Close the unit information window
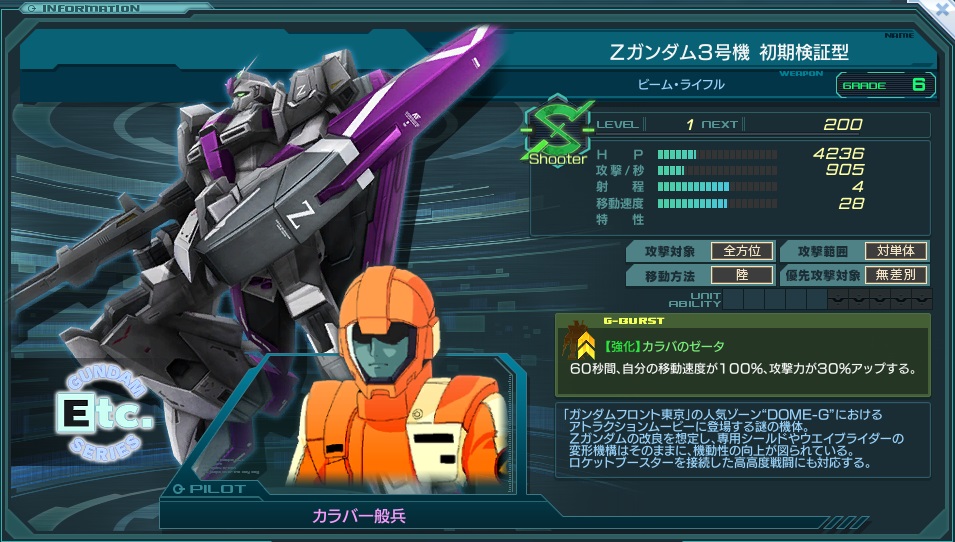 (941, 8)
